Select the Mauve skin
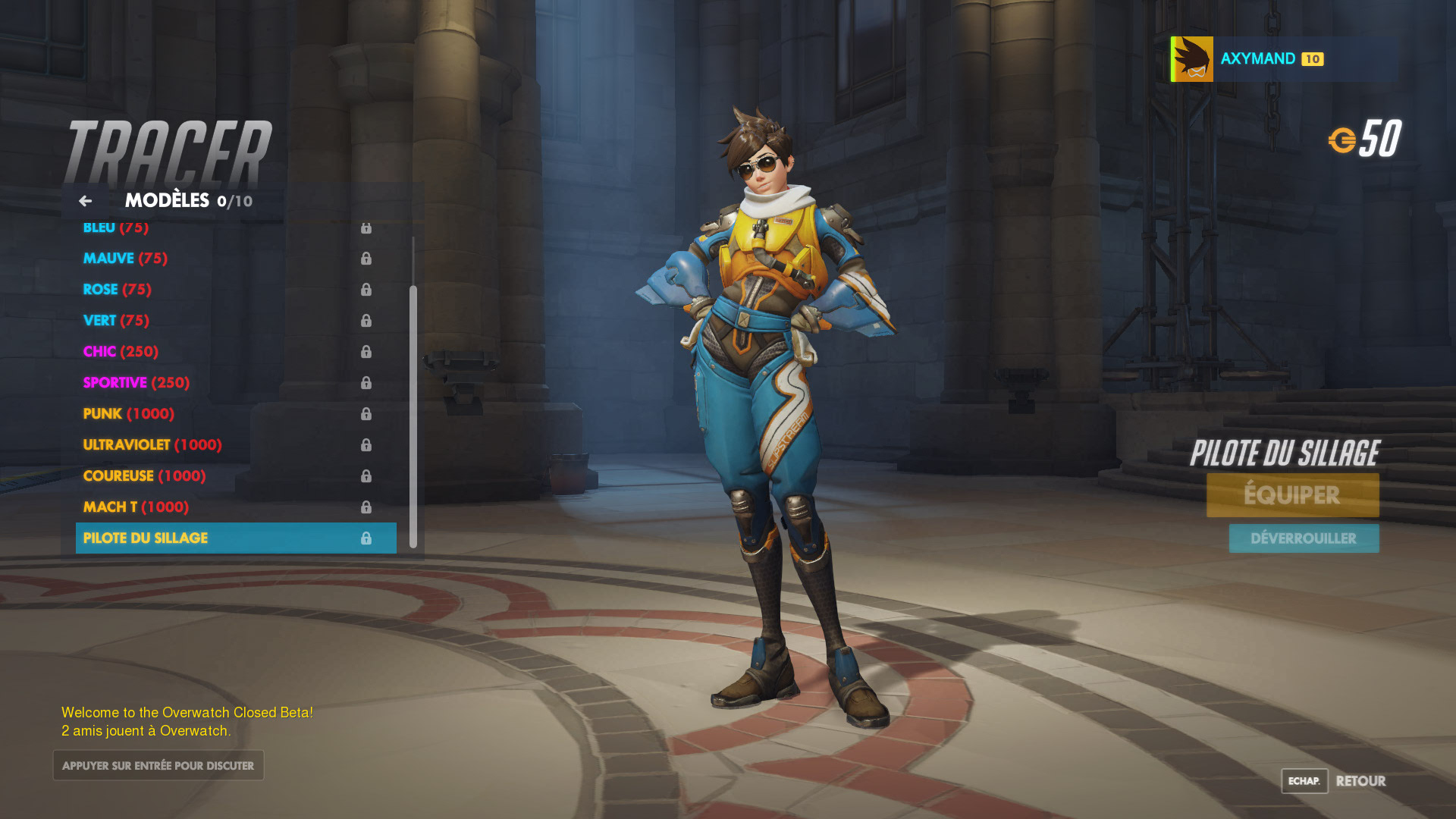 click(x=125, y=259)
